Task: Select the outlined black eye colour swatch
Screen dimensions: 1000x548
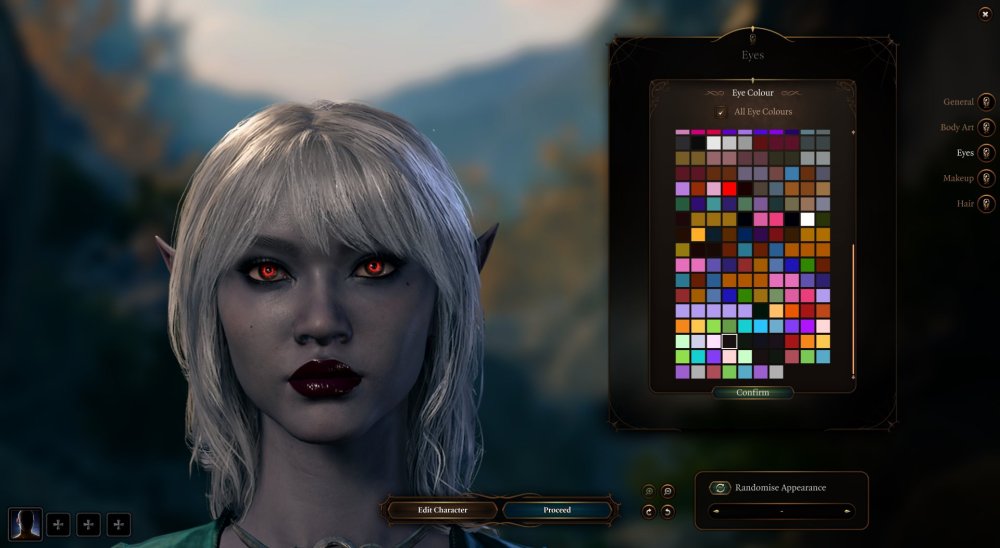Action: tap(729, 341)
